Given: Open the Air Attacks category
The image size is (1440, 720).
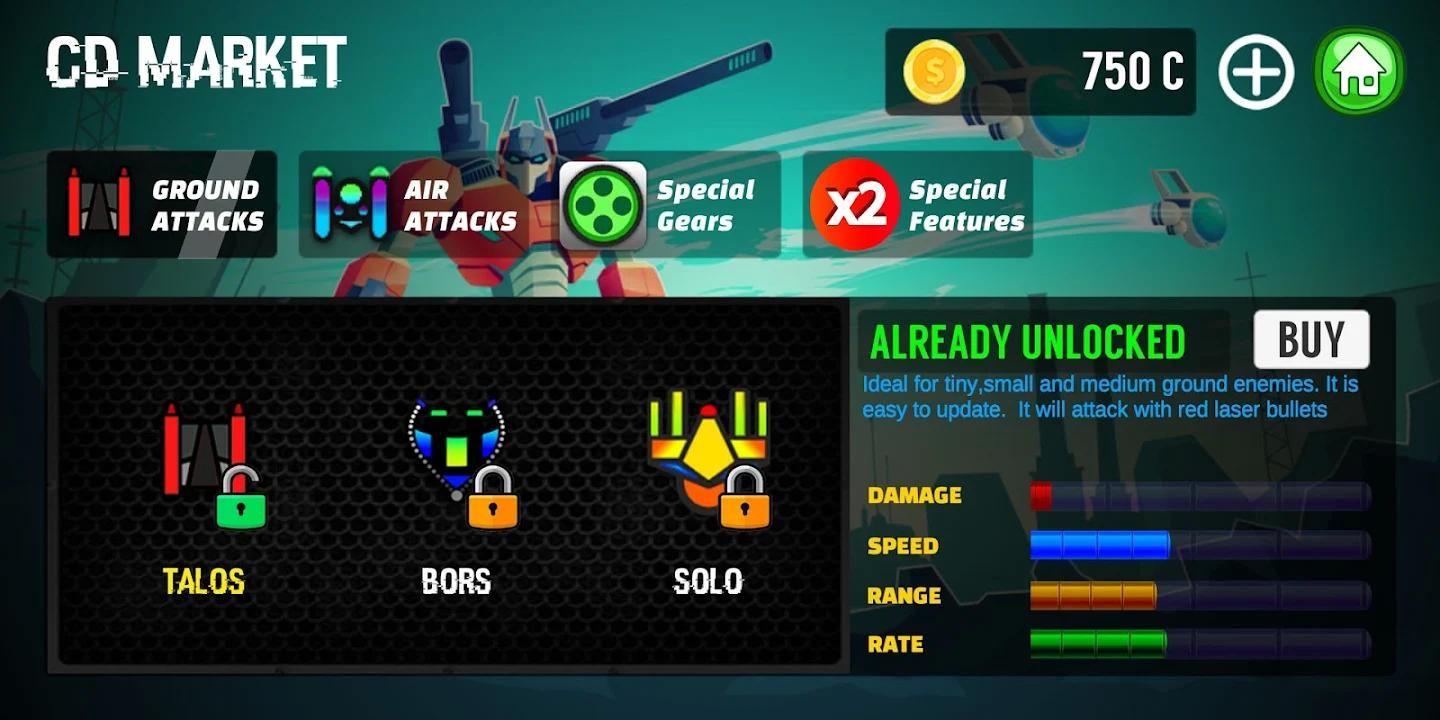Looking at the screenshot, I should coord(414,204).
